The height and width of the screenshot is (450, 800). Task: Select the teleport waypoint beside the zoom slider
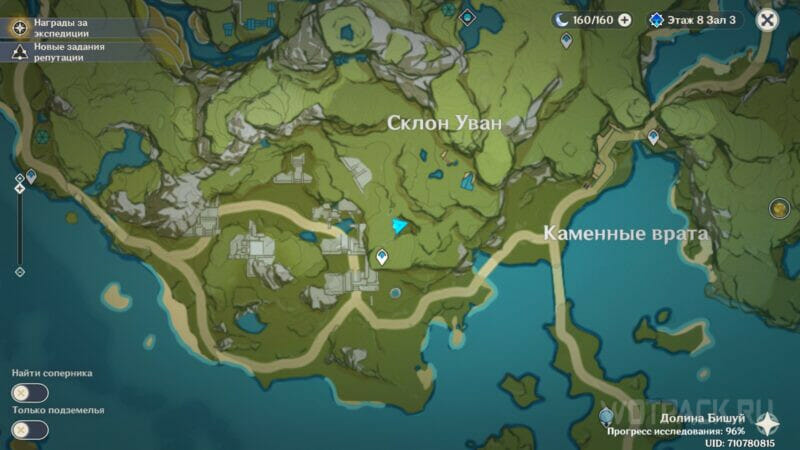[x=32, y=176]
